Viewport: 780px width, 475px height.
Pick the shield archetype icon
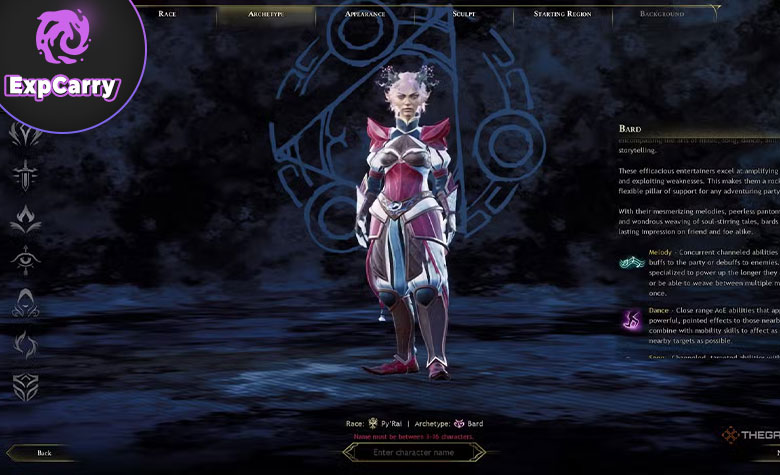[25, 388]
